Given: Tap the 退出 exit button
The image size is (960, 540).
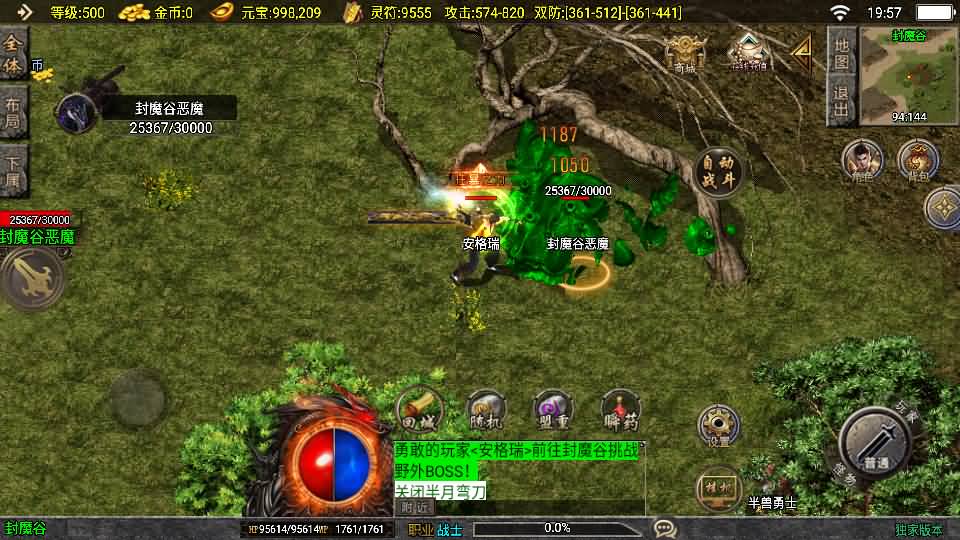Looking at the screenshot, I should [842, 103].
